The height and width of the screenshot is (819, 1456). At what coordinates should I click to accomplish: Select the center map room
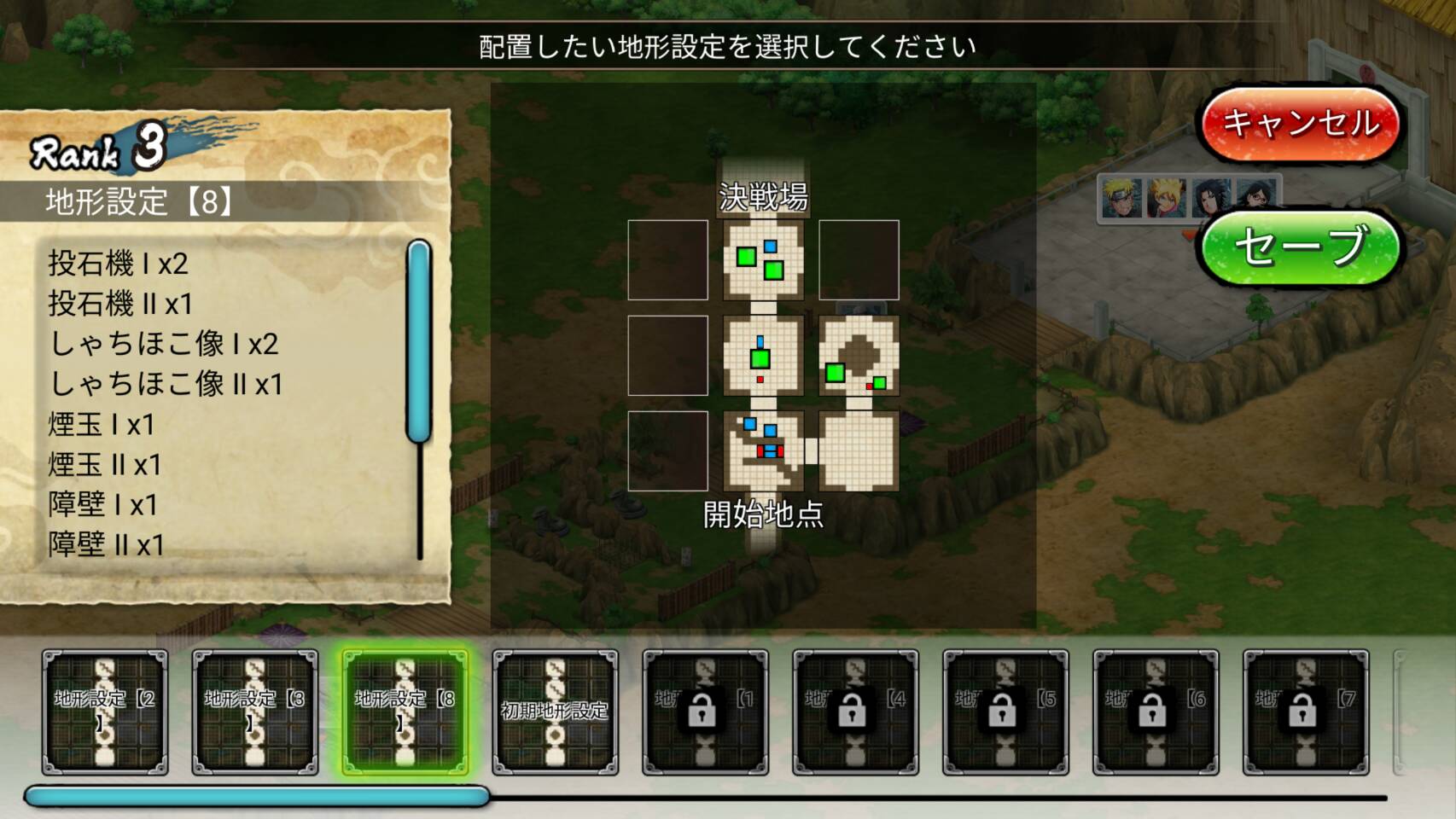763,356
